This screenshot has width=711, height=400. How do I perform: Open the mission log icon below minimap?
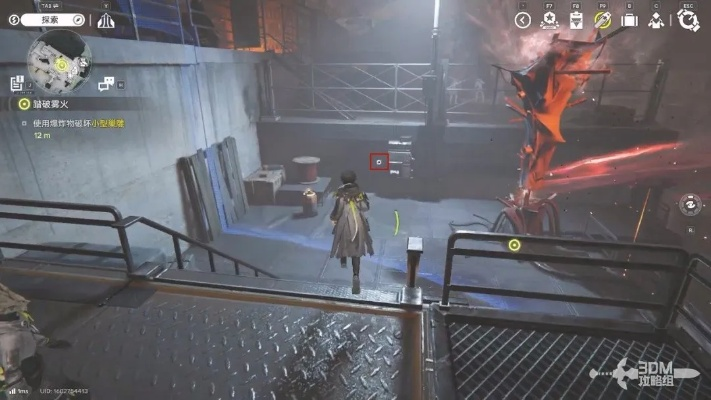tap(17, 83)
